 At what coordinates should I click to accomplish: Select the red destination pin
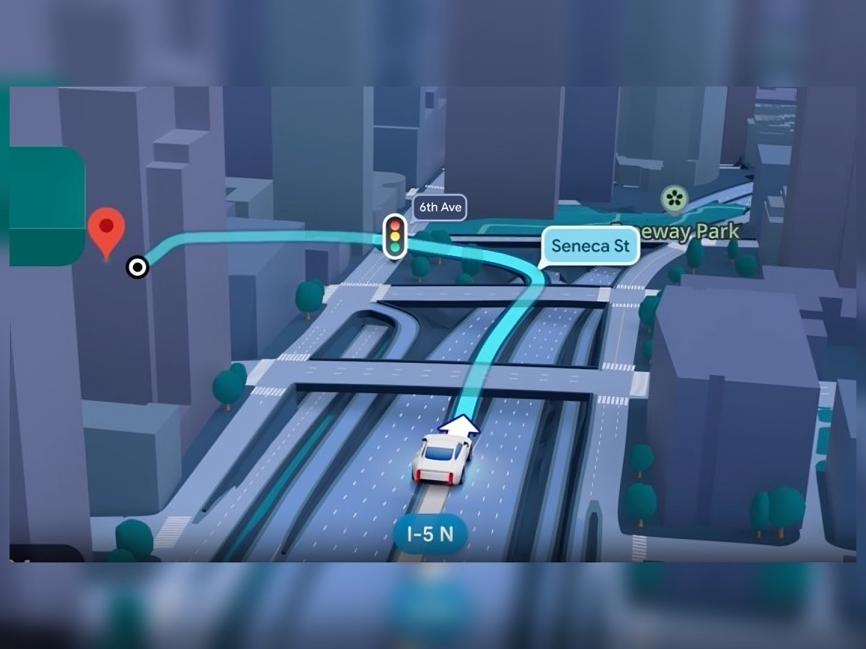coord(106,230)
